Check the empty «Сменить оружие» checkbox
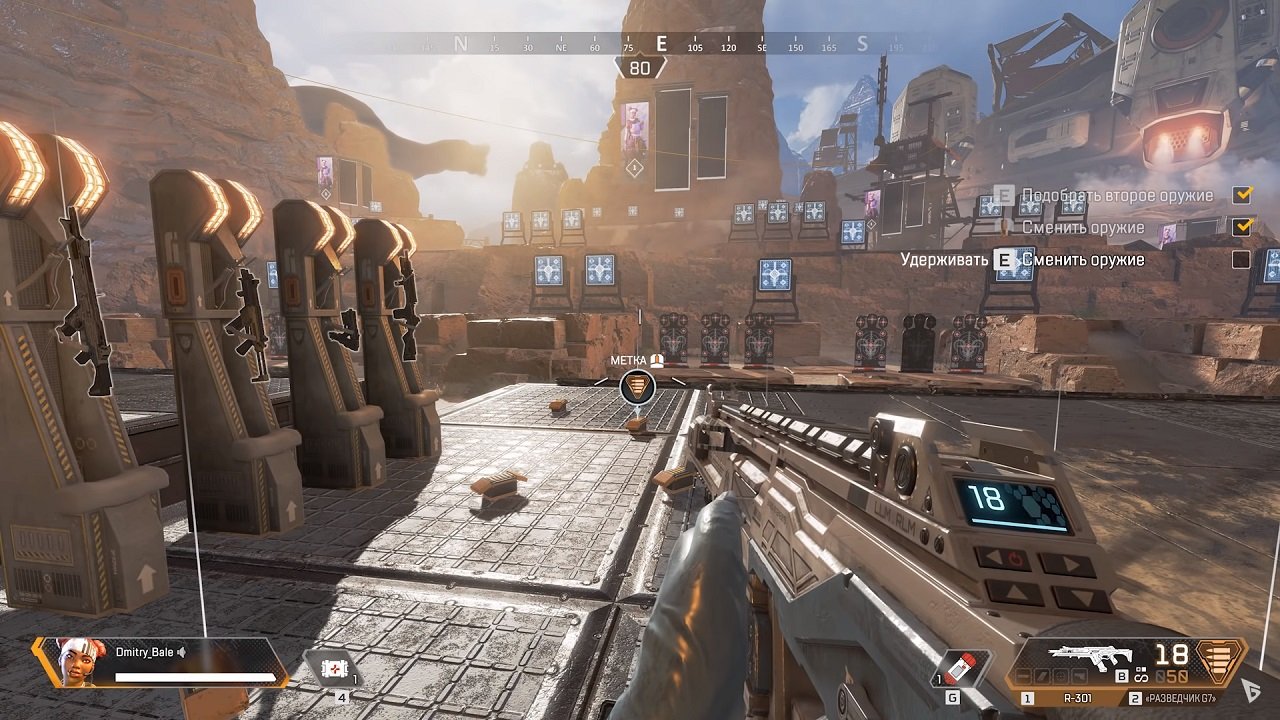 click(1241, 258)
